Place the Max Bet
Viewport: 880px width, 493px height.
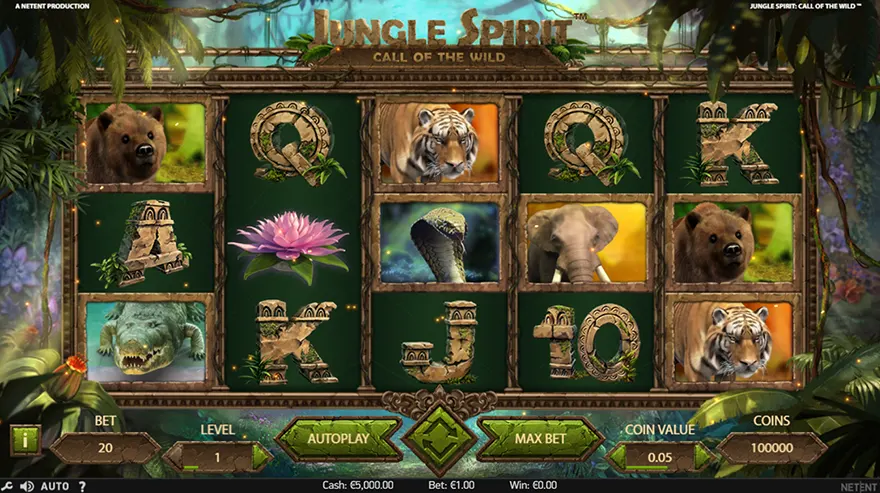[541, 438]
